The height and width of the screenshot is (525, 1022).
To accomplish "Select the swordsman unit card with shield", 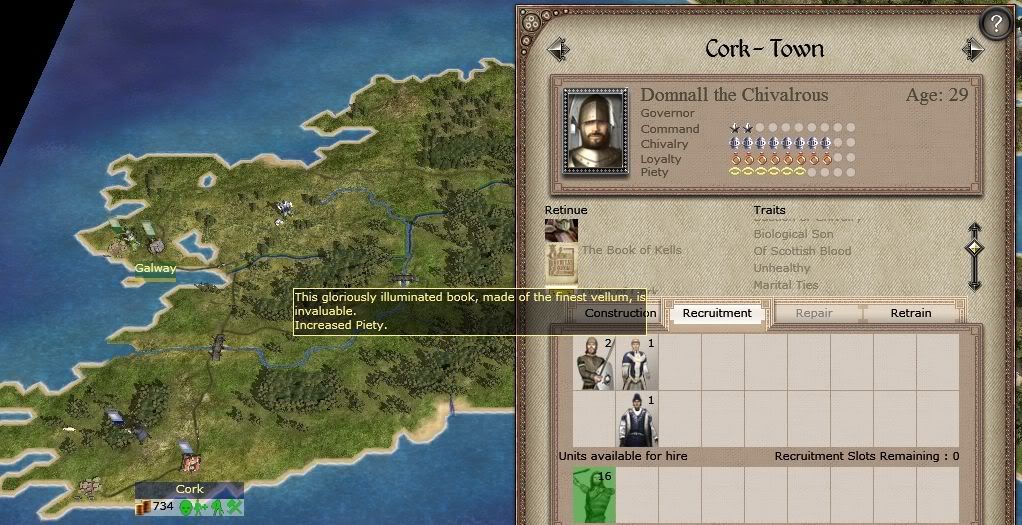I will coord(593,363).
